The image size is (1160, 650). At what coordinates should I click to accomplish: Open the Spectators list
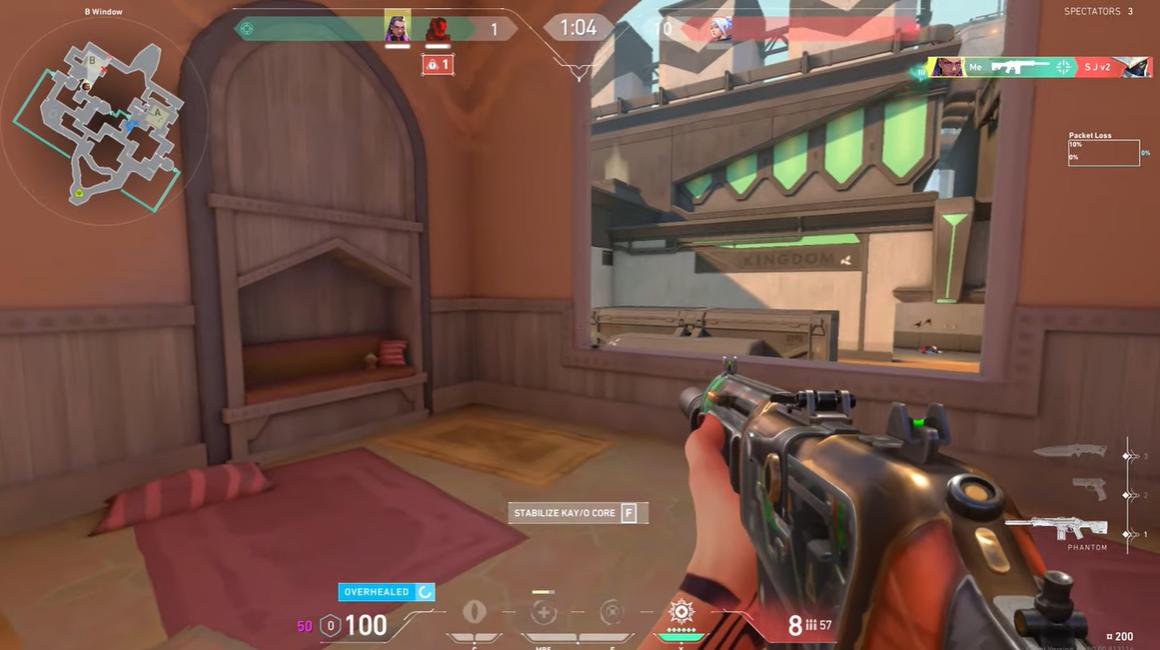point(1098,12)
